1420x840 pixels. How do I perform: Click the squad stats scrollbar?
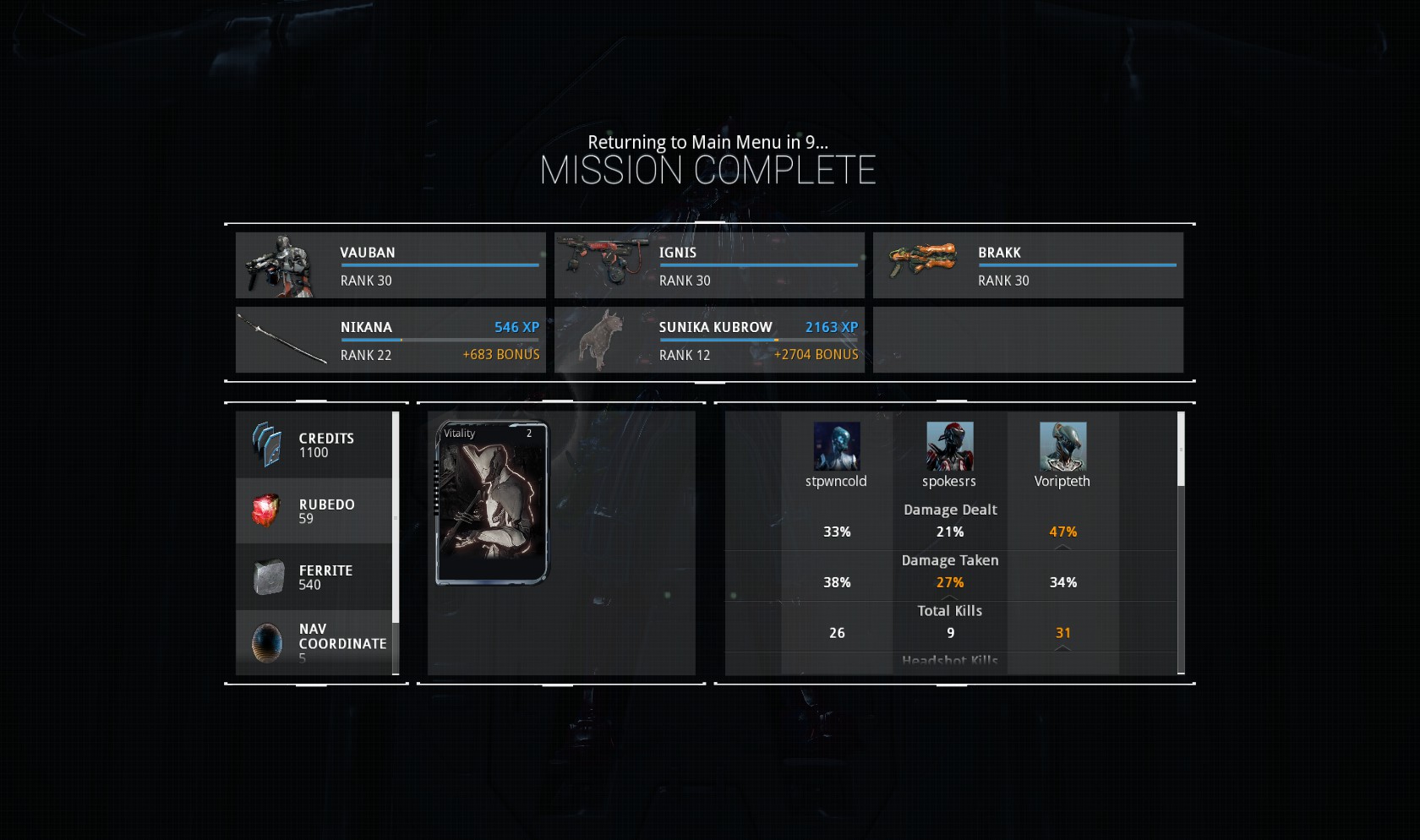tap(1181, 450)
